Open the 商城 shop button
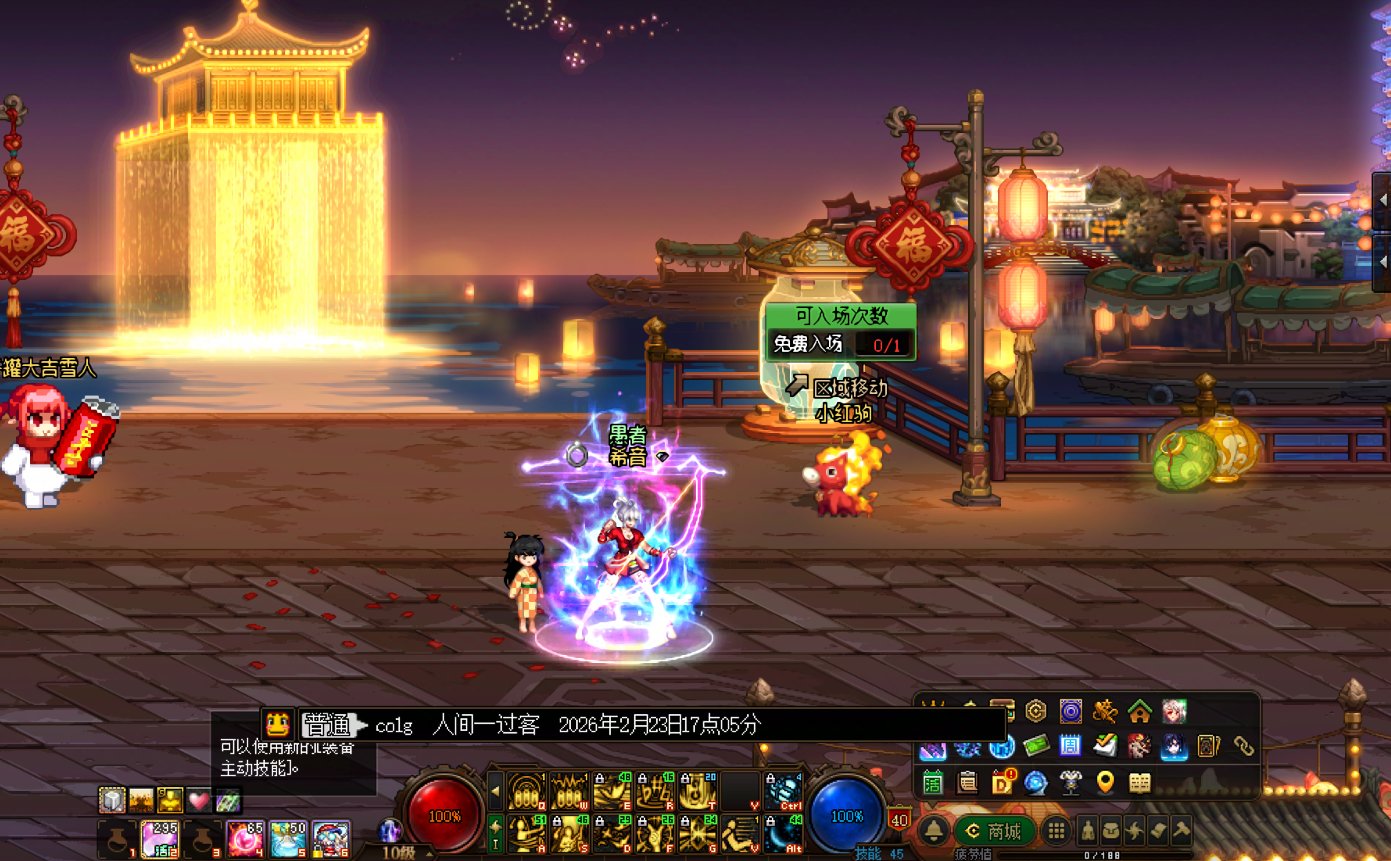 [994, 831]
